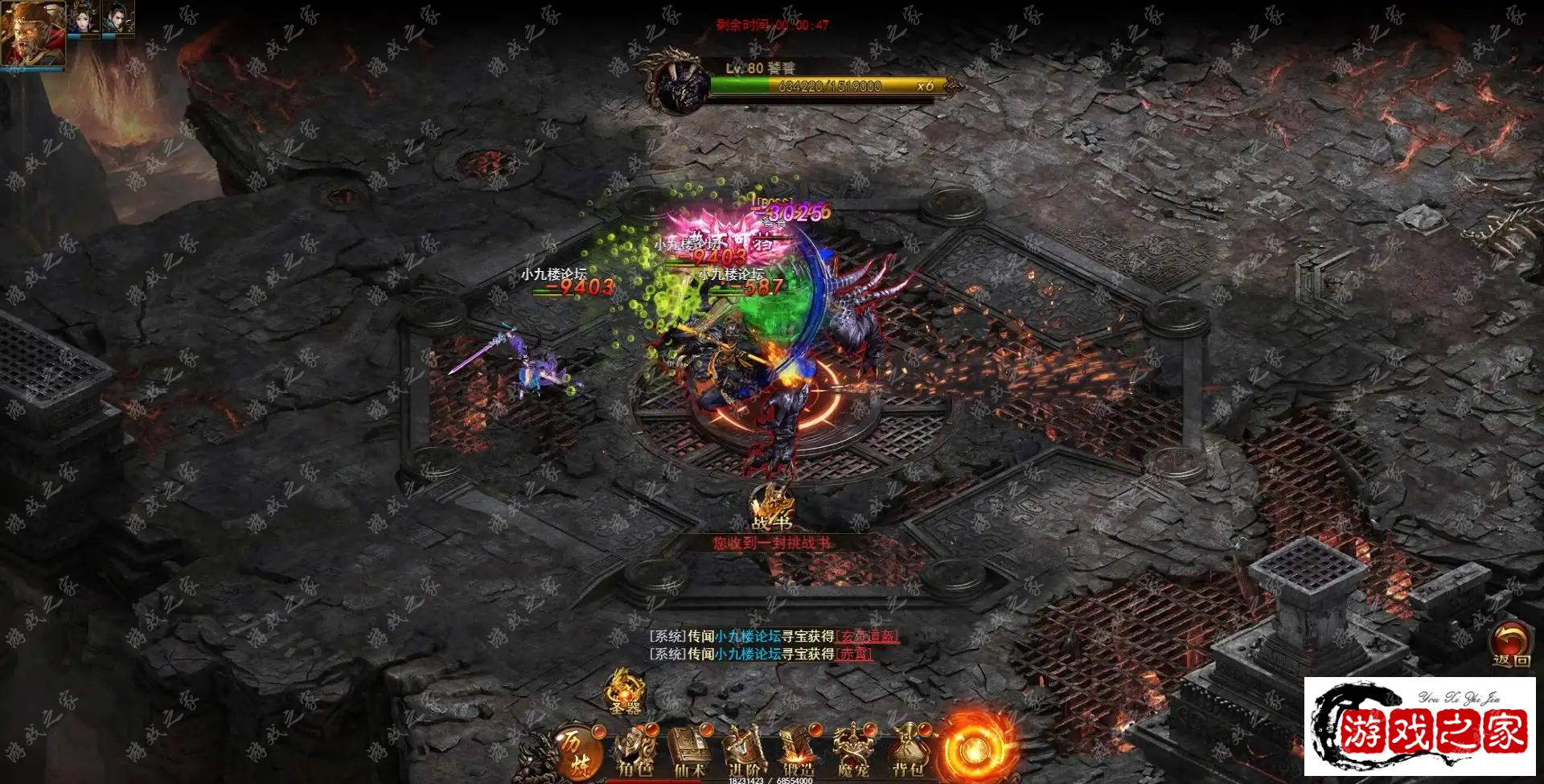This screenshot has height=784, width=1544.
Task: Click the 游戏之家 site logo
Action: tap(1421, 726)
